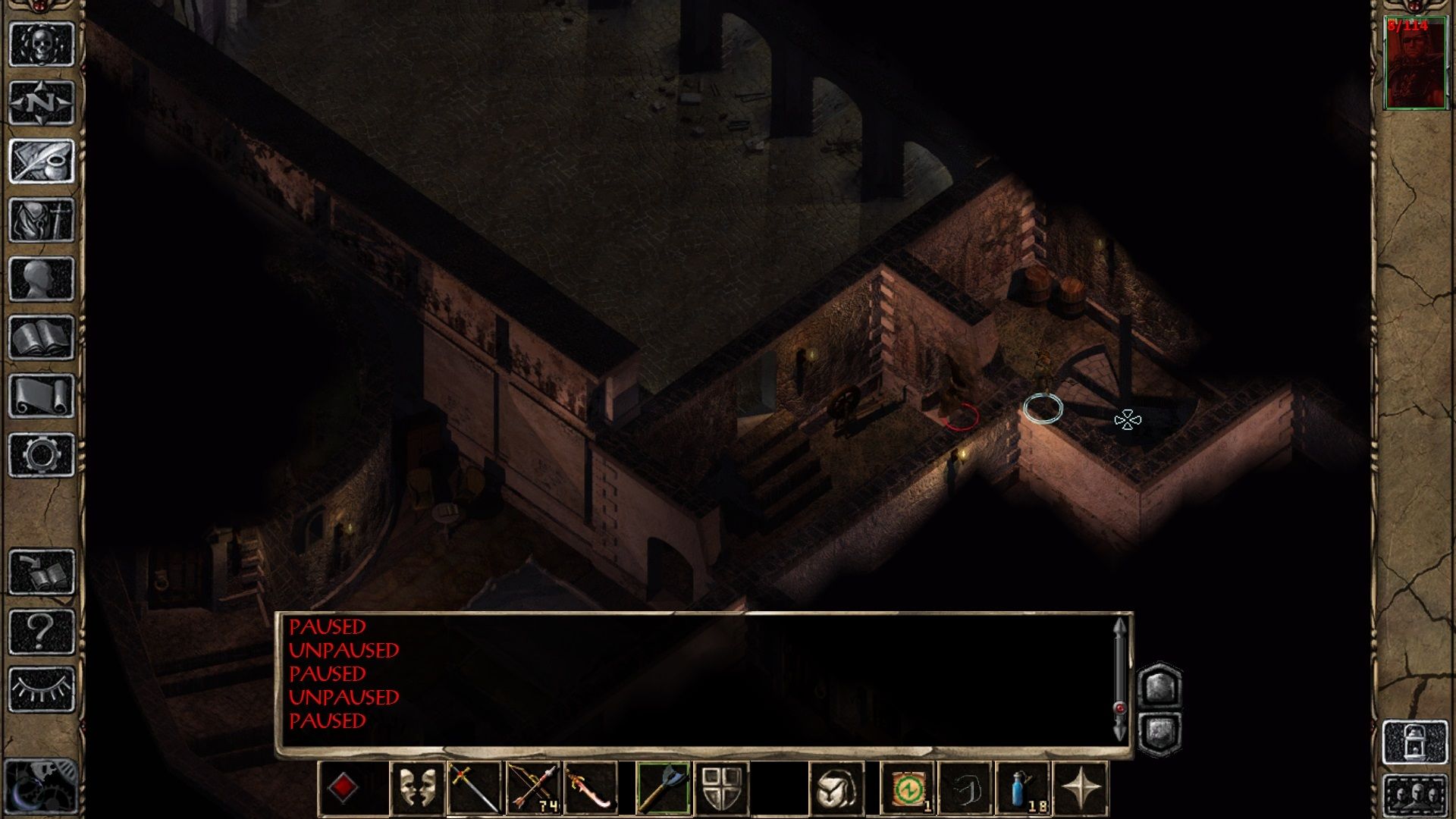Select the bow and arrows quick weapon
Image resolution: width=1456 pixels, height=819 pixels.
click(533, 789)
